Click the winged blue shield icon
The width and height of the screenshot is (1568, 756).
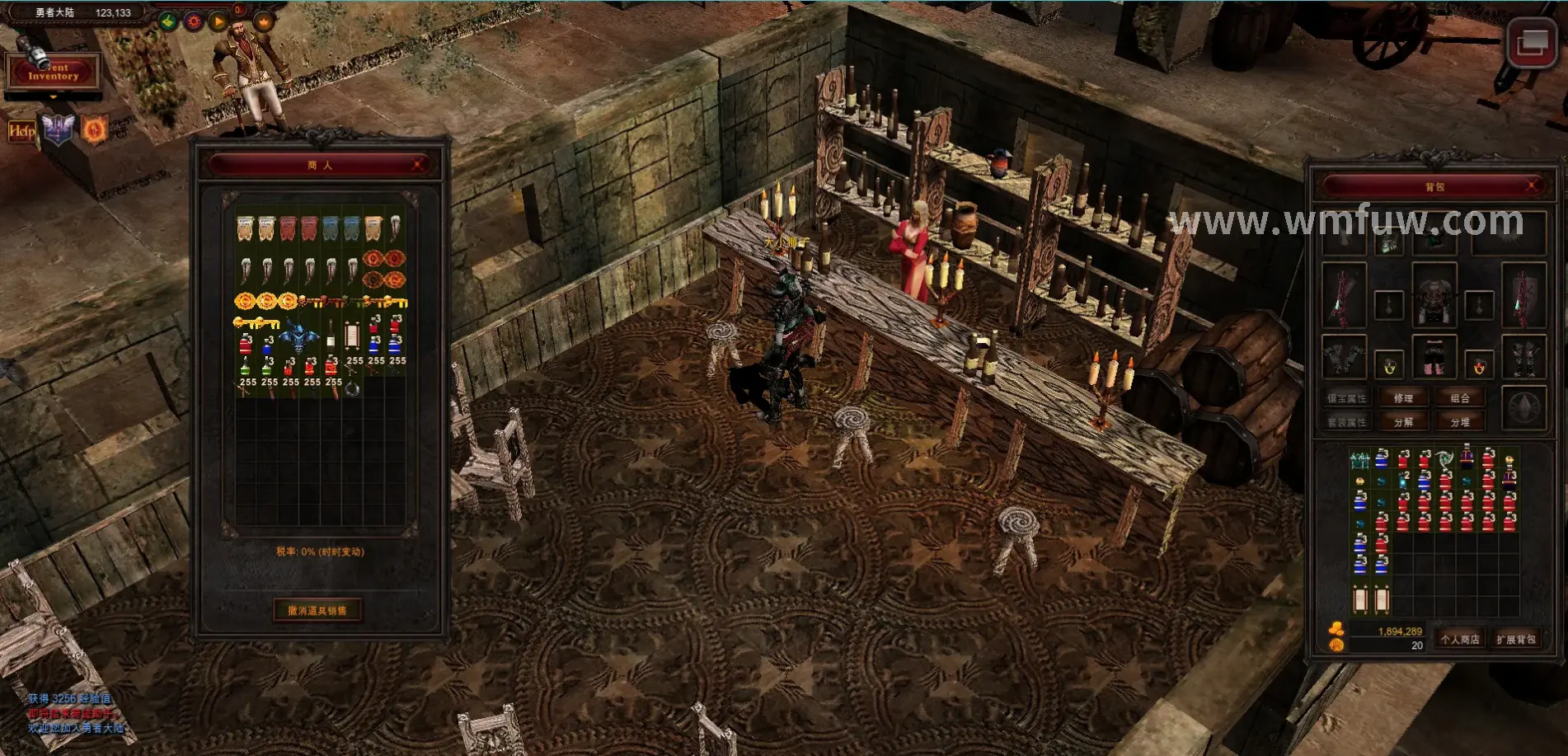tap(58, 129)
